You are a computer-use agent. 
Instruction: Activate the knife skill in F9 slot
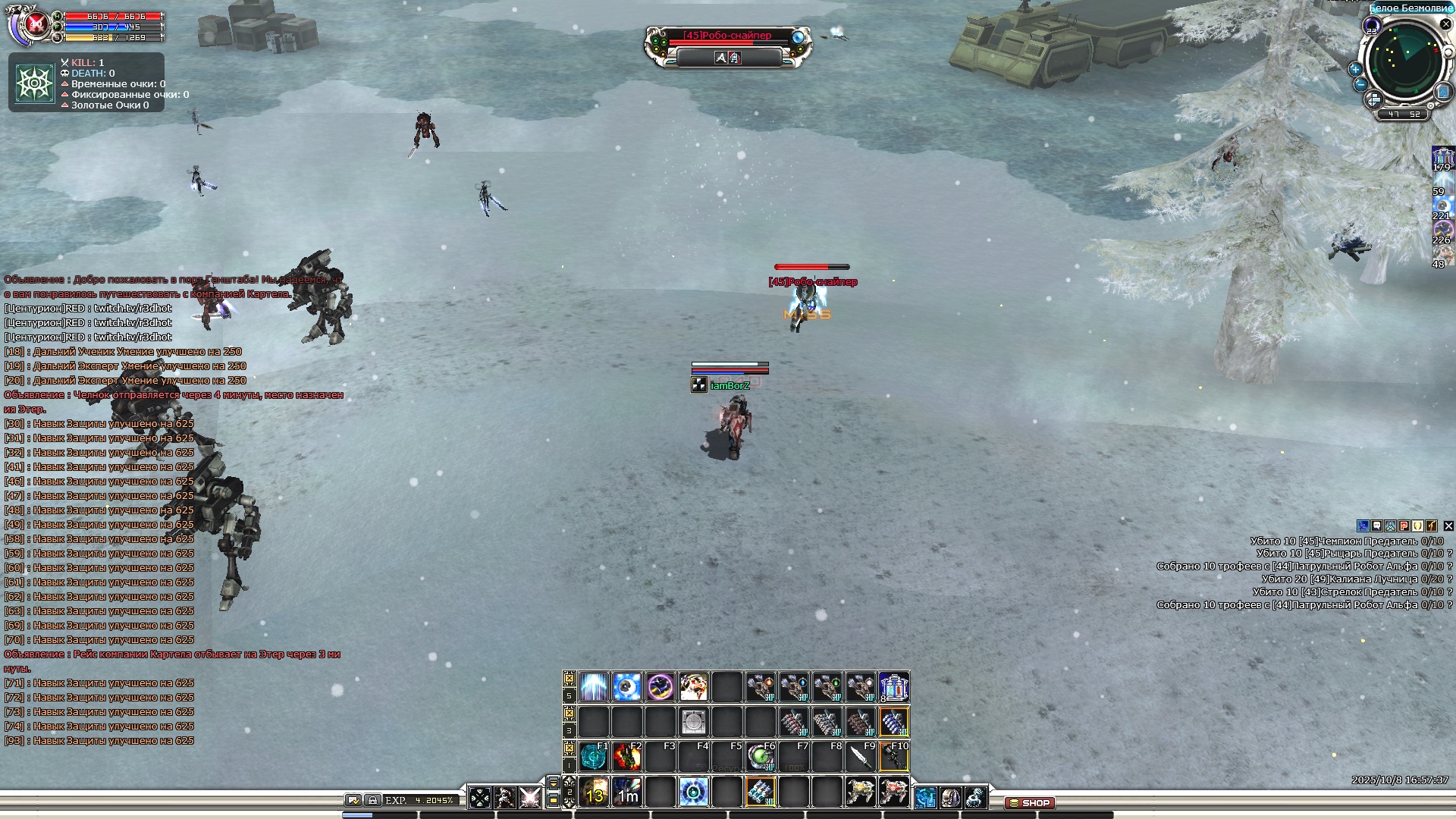(x=861, y=757)
